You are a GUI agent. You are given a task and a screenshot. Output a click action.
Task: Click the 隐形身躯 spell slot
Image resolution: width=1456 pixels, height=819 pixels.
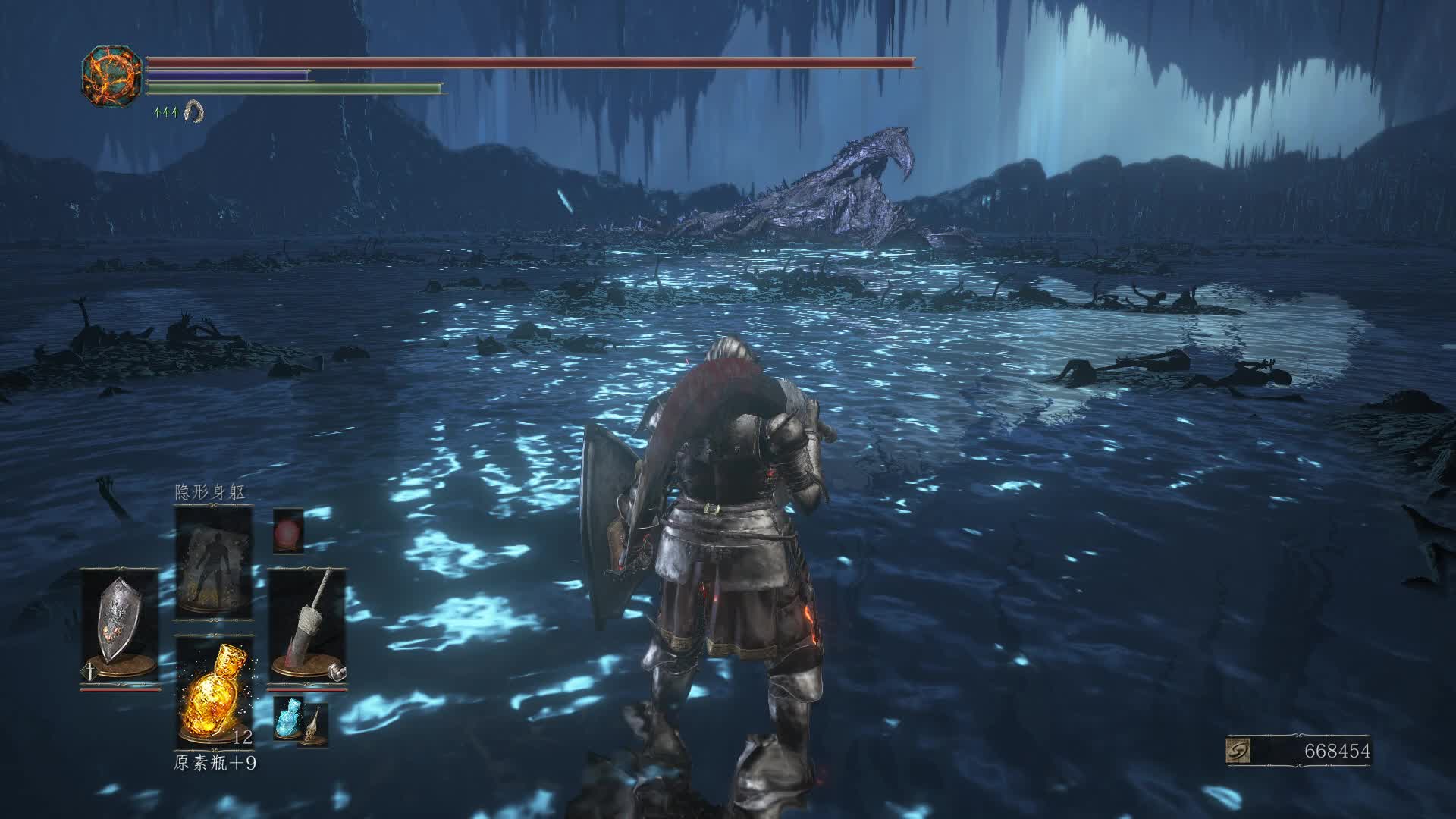click(x=213, y=563)
